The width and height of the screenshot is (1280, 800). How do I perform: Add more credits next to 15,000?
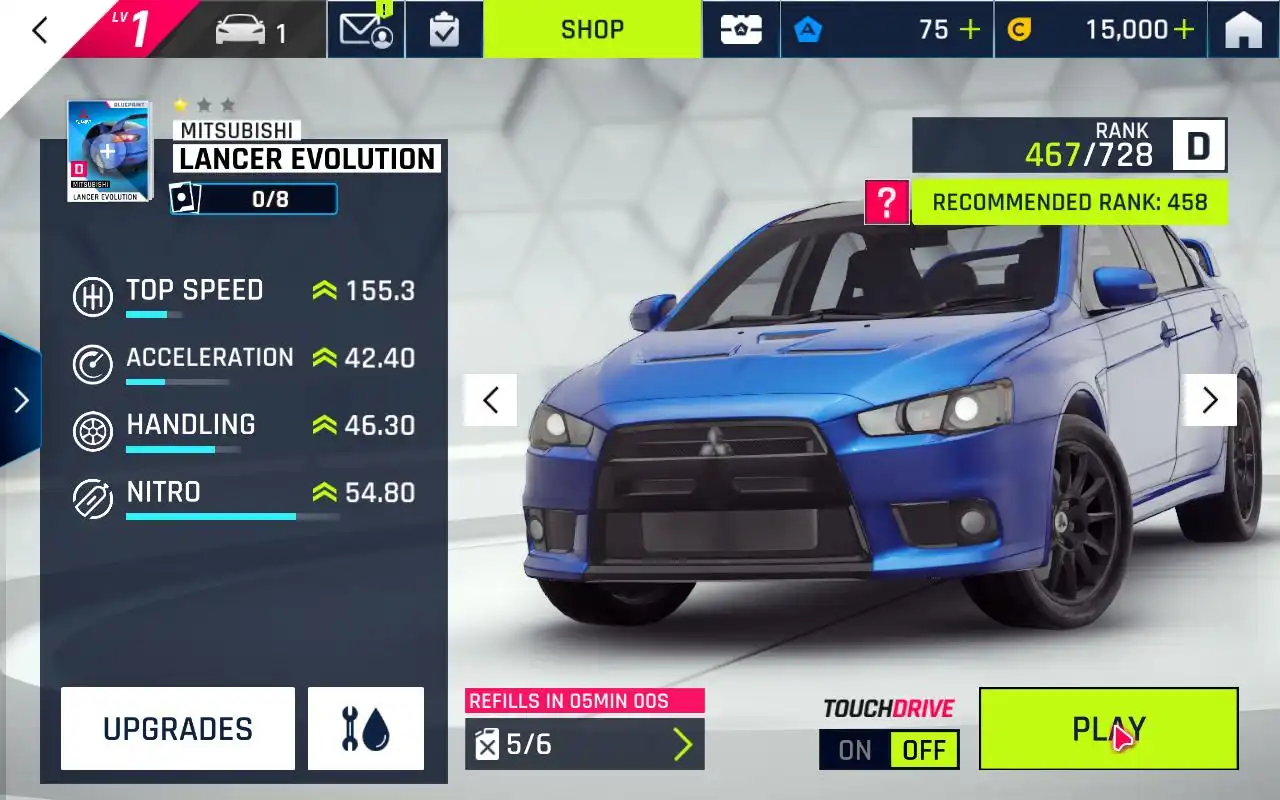click(x=1184, y=30)
